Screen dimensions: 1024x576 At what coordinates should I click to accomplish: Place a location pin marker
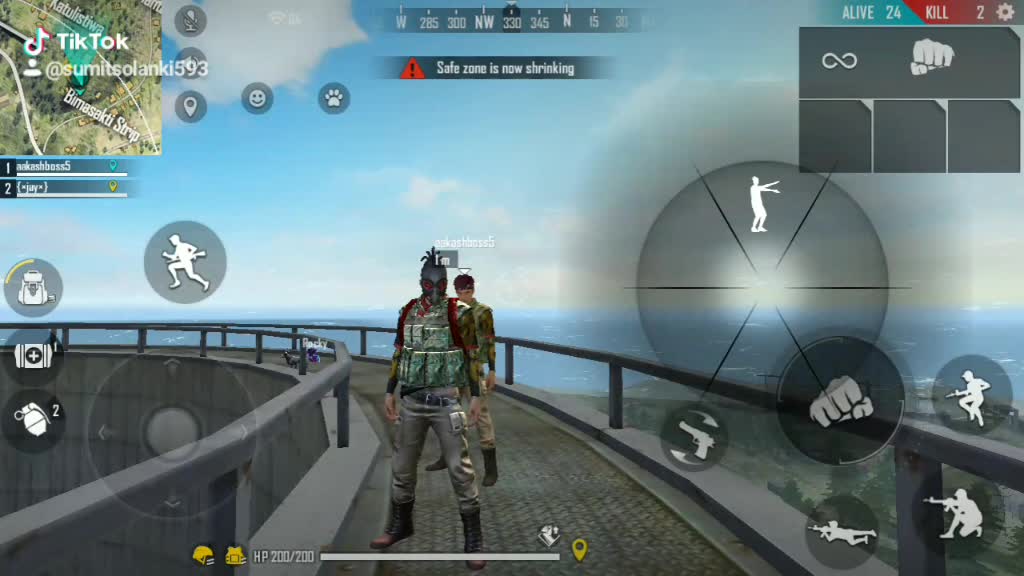190,106
